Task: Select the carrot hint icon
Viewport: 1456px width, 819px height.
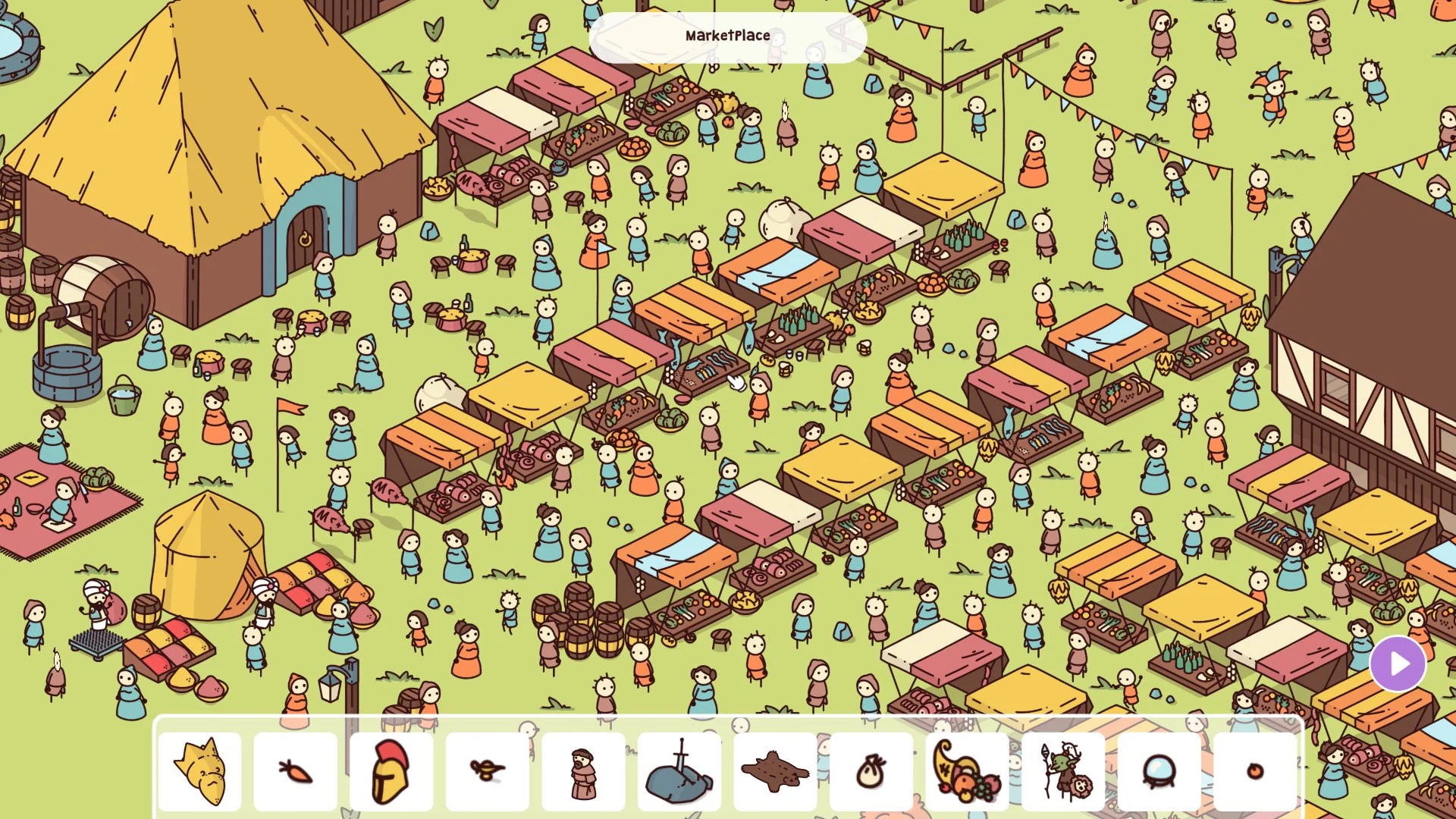Action: tap(296, 768)
